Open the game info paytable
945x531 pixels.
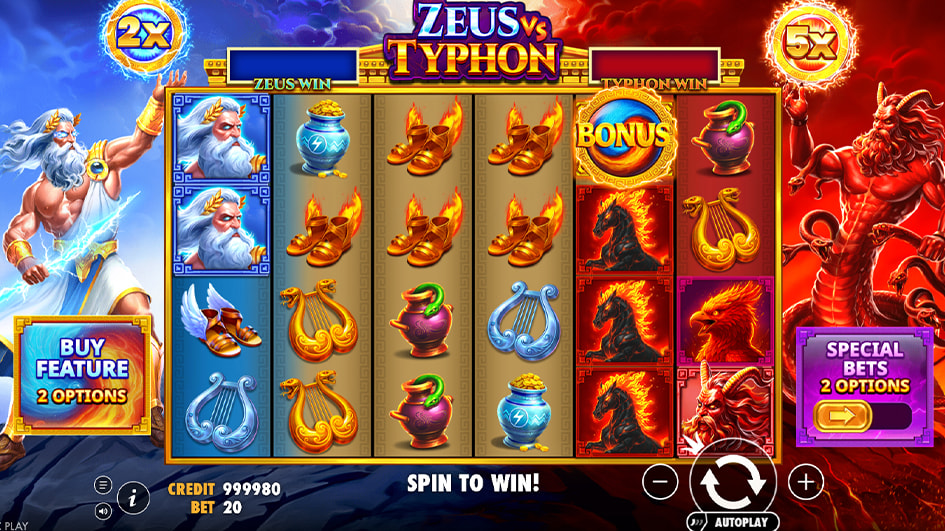(132, 495)
